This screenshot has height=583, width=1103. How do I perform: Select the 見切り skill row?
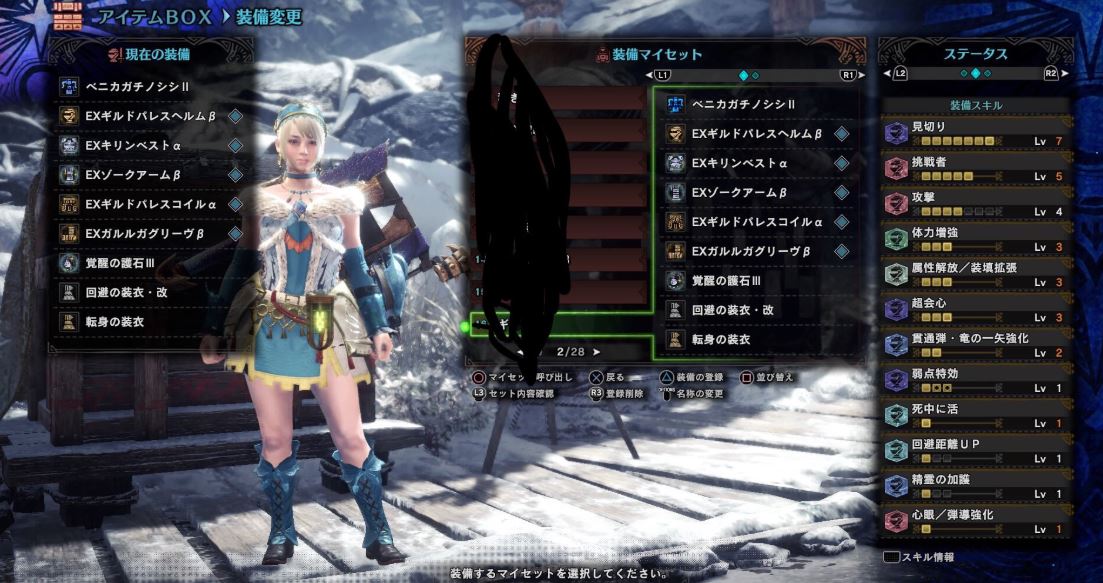click(x=975, y=134)
